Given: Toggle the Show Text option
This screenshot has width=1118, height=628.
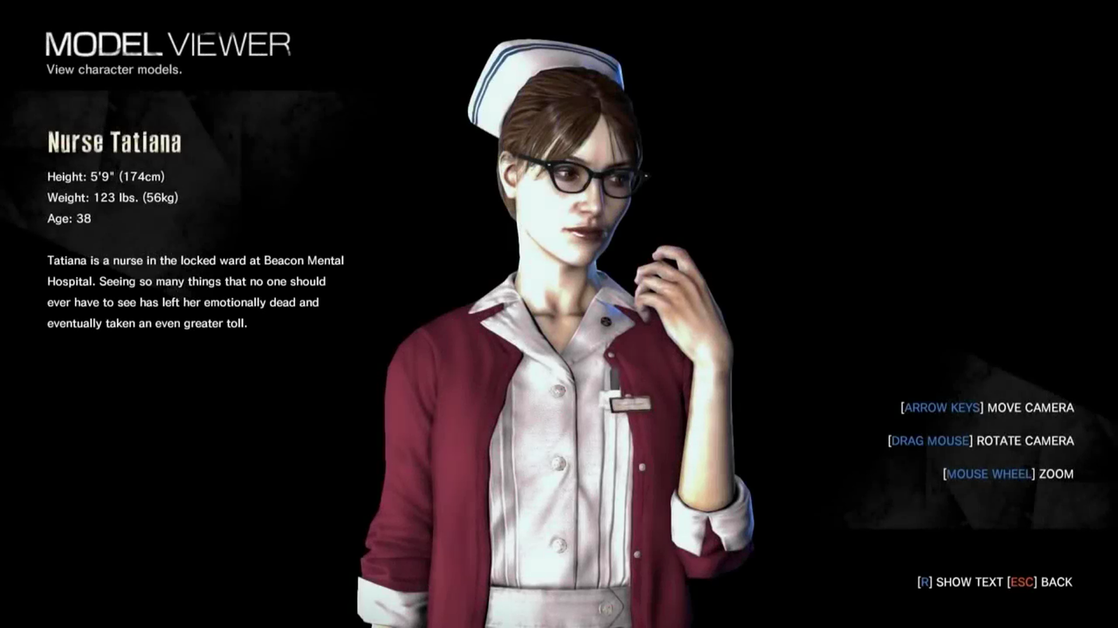Looking at the screenshot, I should [960, 582].
